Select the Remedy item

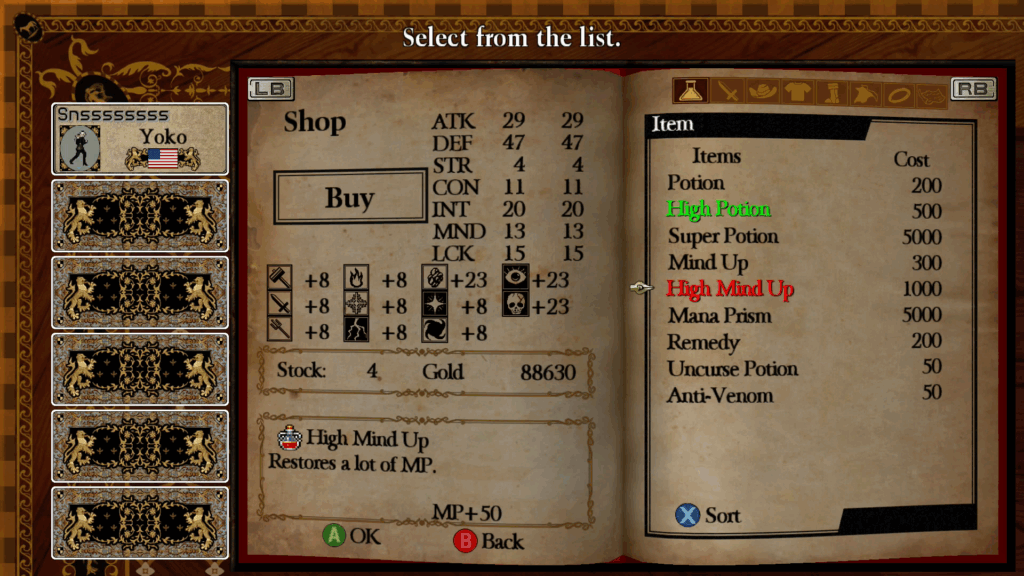point(703,342)
